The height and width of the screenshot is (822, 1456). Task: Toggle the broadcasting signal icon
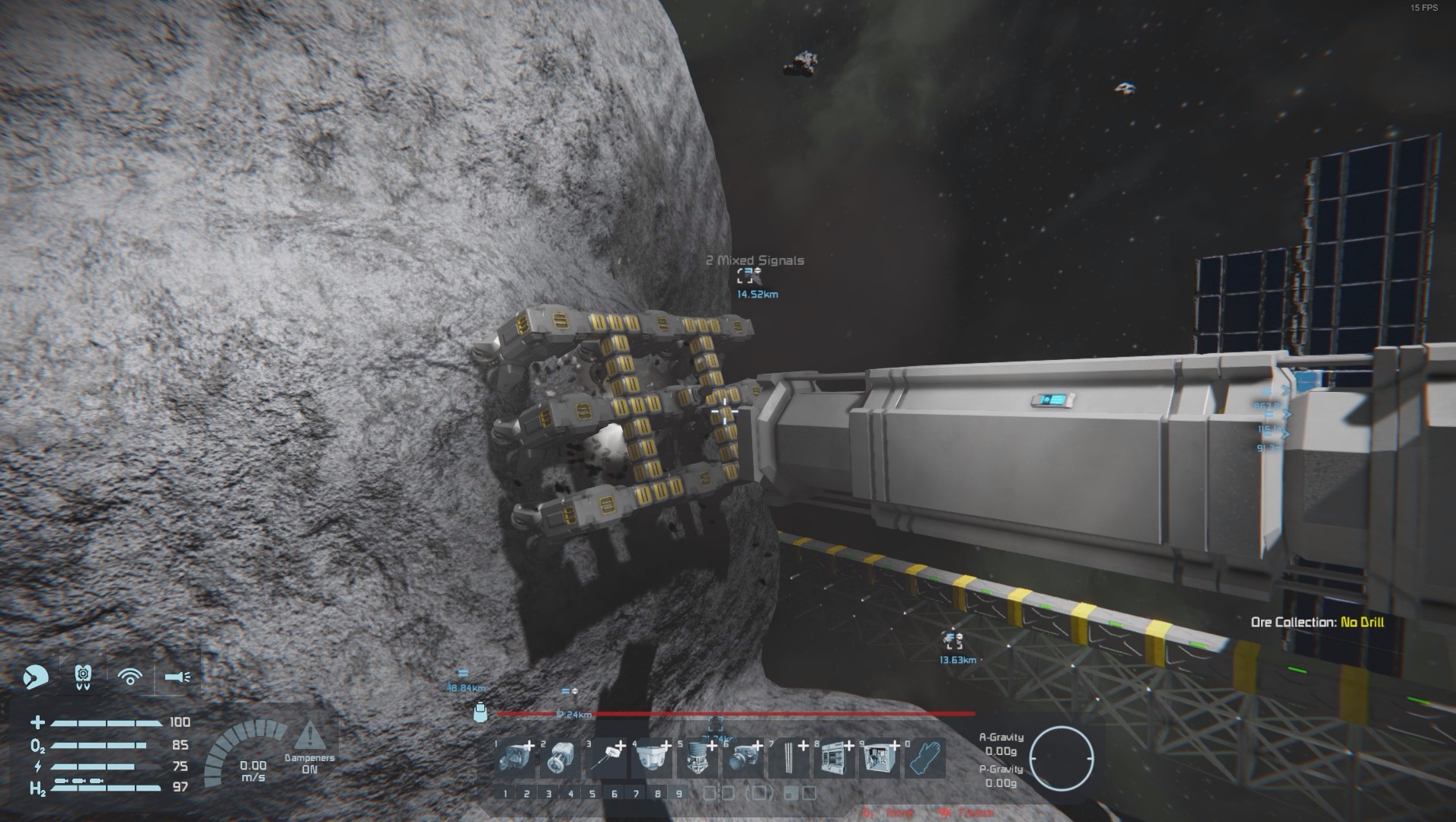pos(130,676)
